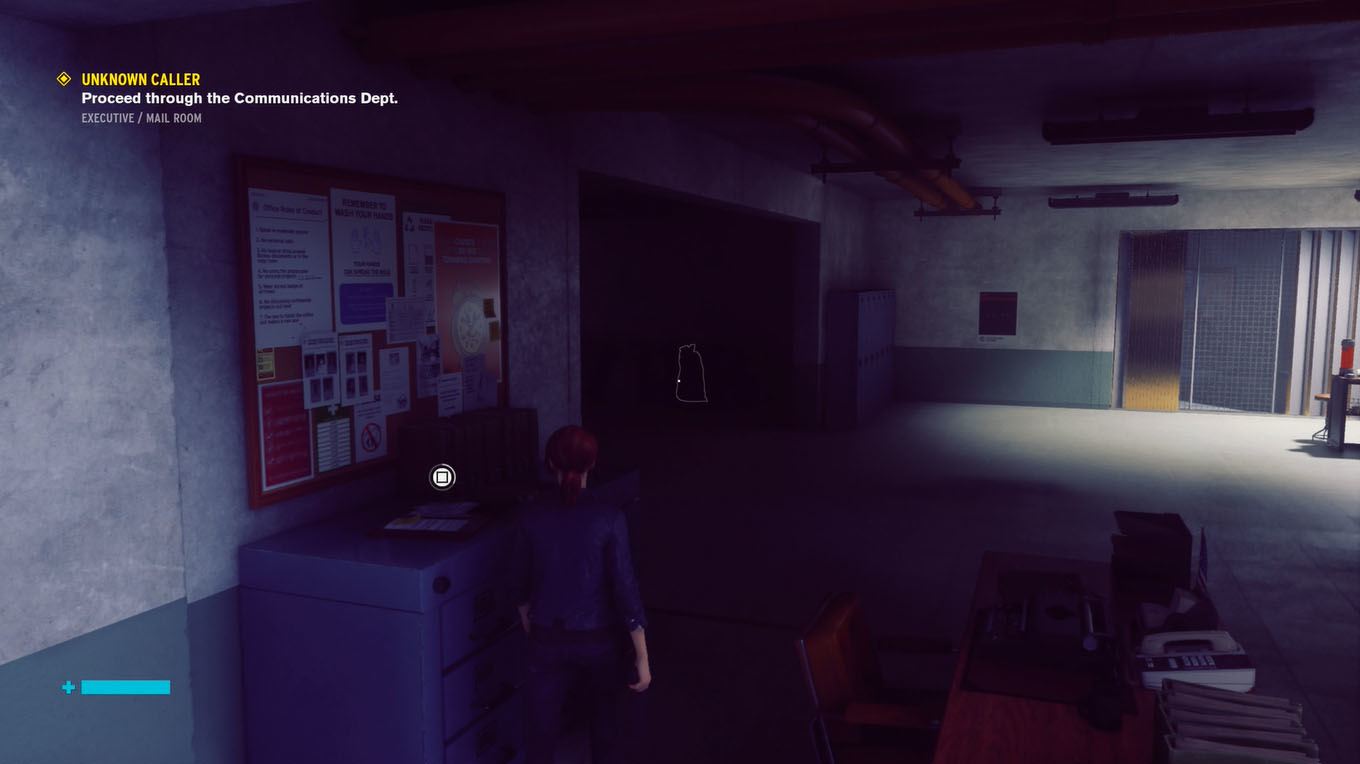Click the yellow diamond mission marker icon
The height and width of the screenshot is (764, 1360).
[x=63, y=79]
